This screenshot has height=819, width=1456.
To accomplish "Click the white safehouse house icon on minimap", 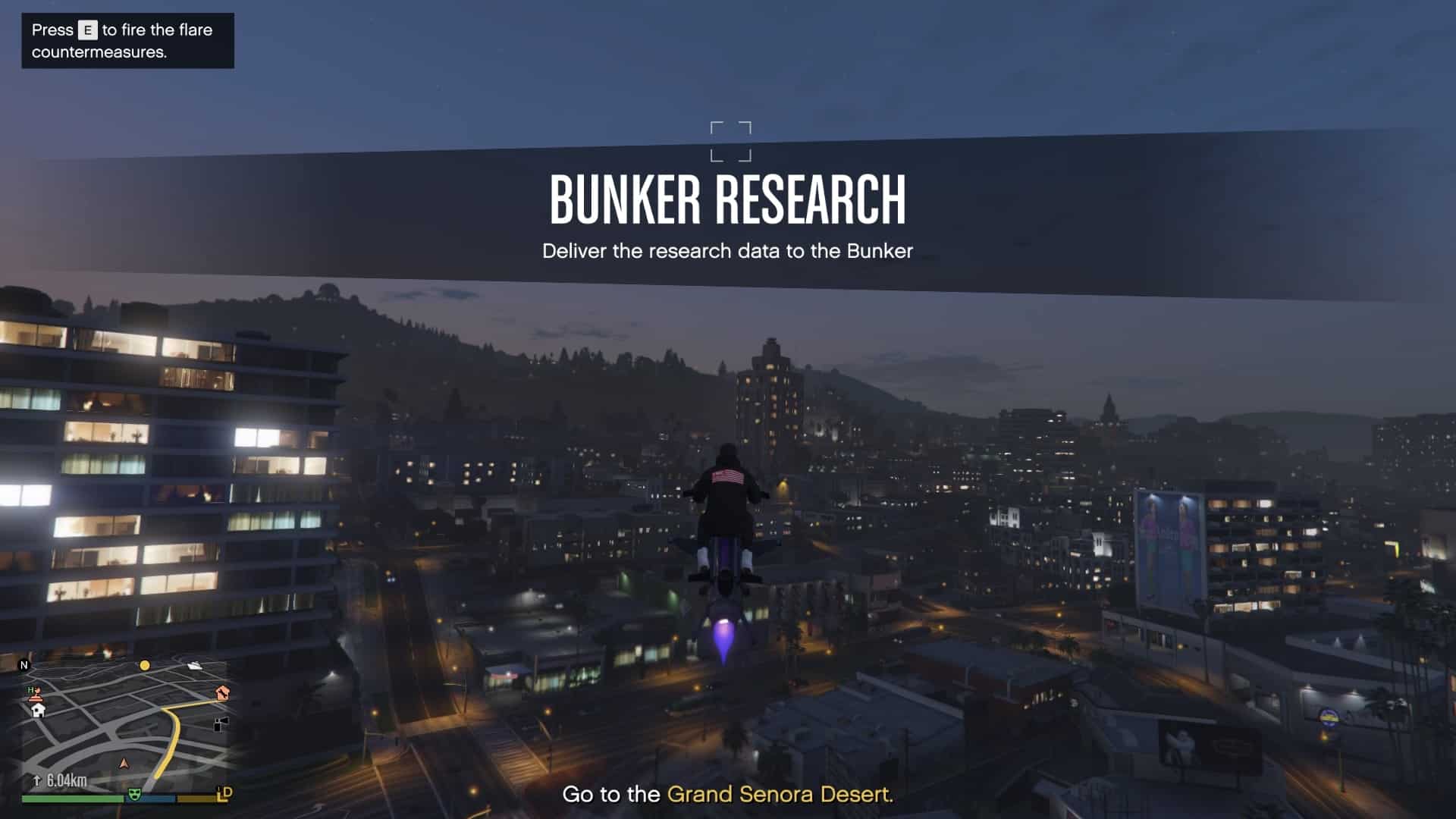I will (x=38, y=711).
